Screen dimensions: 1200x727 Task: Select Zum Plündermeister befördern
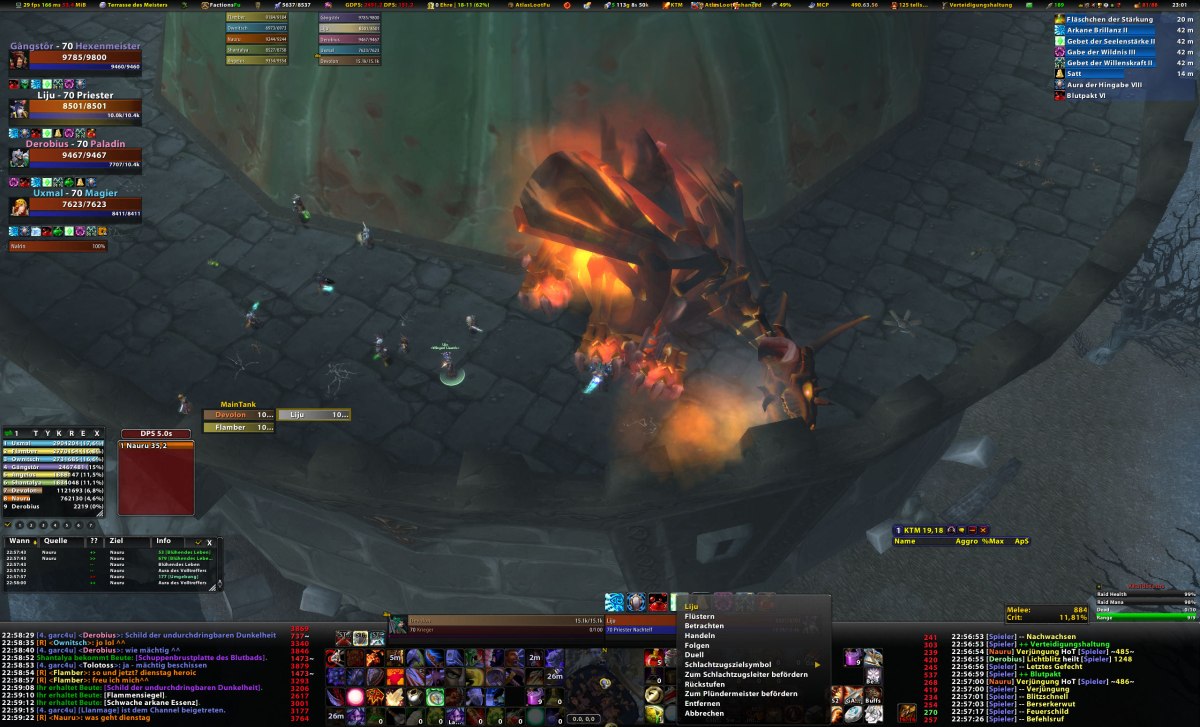(741, 694)
